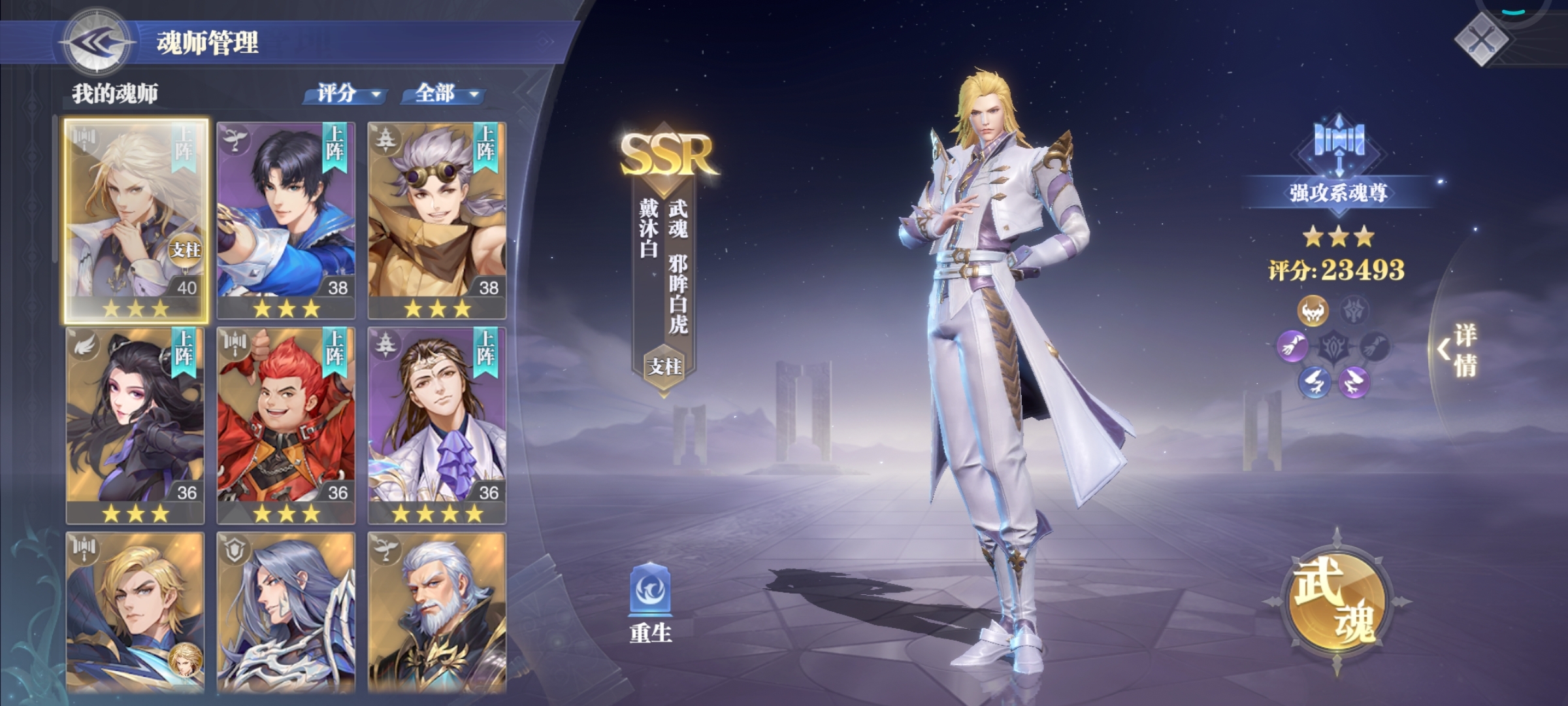Select the purple bird-claw skill icon

pyautogui.click(x=1353, y=382)
